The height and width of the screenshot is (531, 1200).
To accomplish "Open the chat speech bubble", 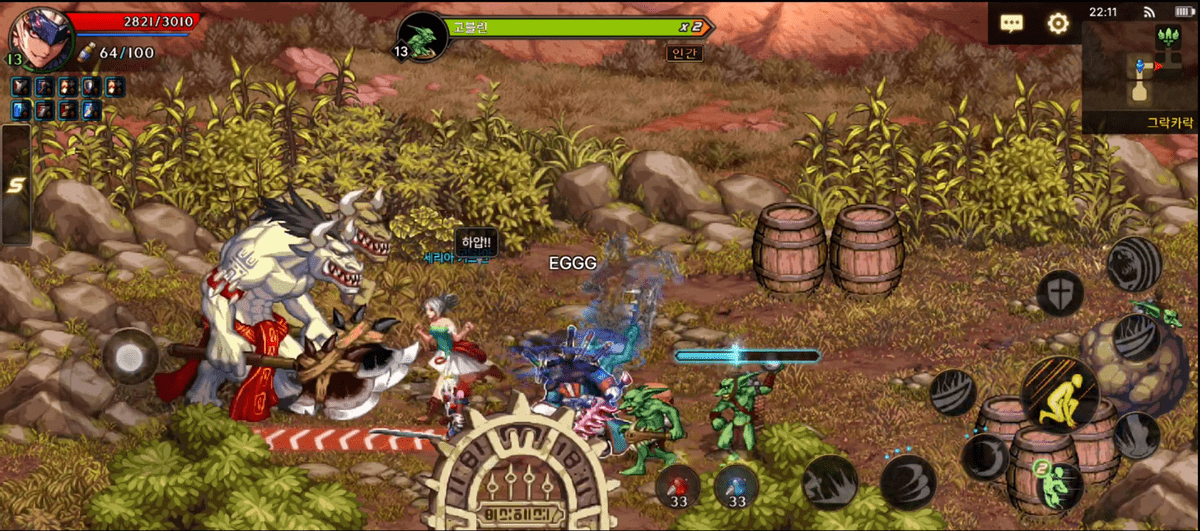I will (x=1011, y=23).
